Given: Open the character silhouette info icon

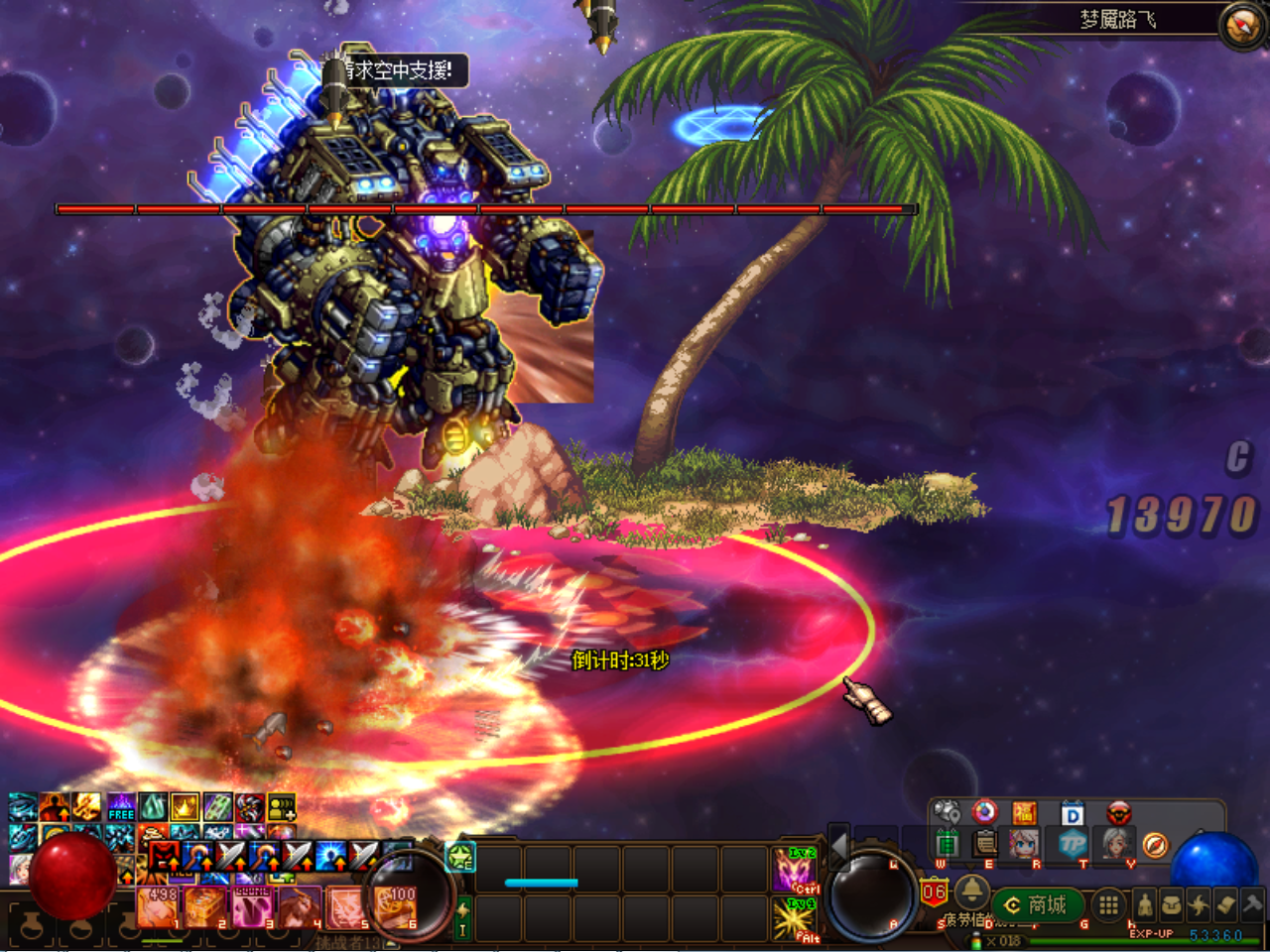Looking at the screenshot, I should click(x=1144, y=904).
